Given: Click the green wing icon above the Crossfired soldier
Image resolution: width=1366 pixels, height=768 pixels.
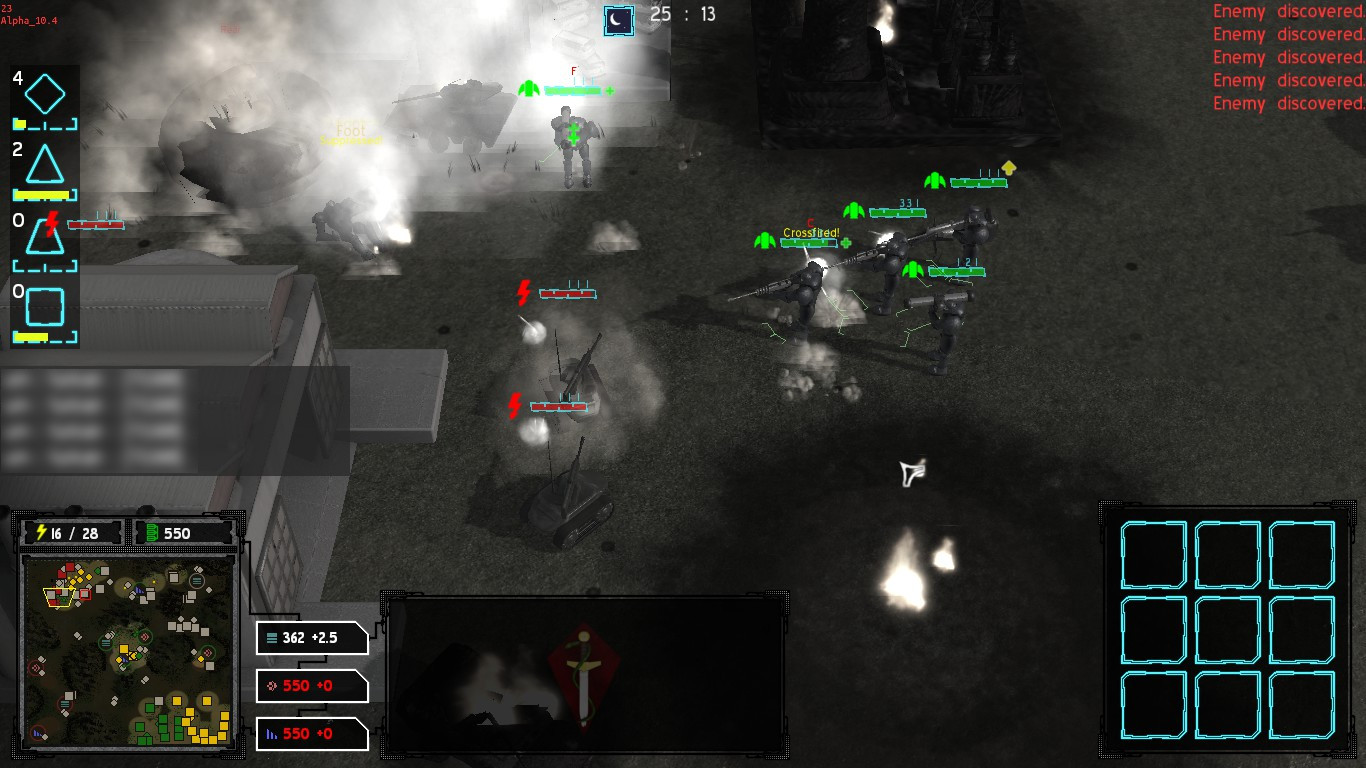Looking at the screenshot, I should point(763,240).
